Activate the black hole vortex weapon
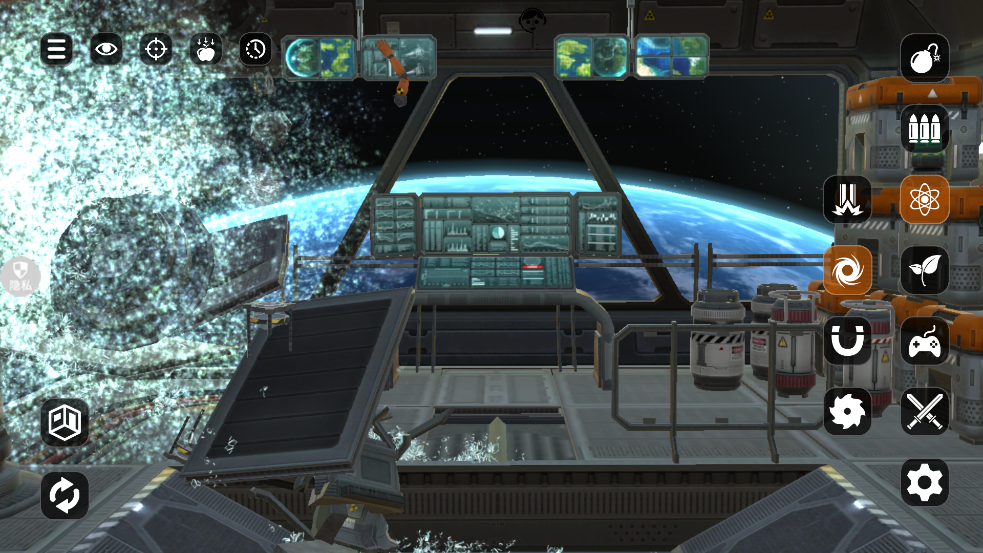This screenshot has height=553, width=983. coord(847,270)
